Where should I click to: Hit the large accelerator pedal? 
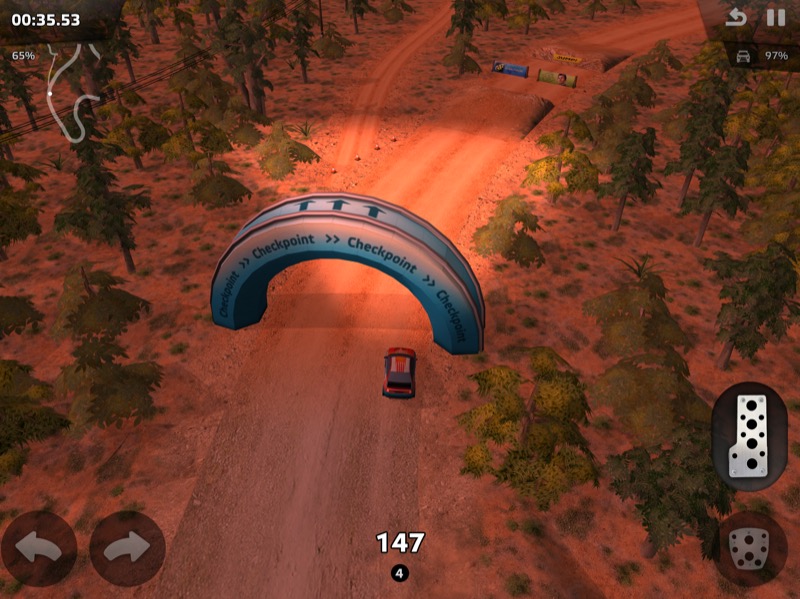749,436
